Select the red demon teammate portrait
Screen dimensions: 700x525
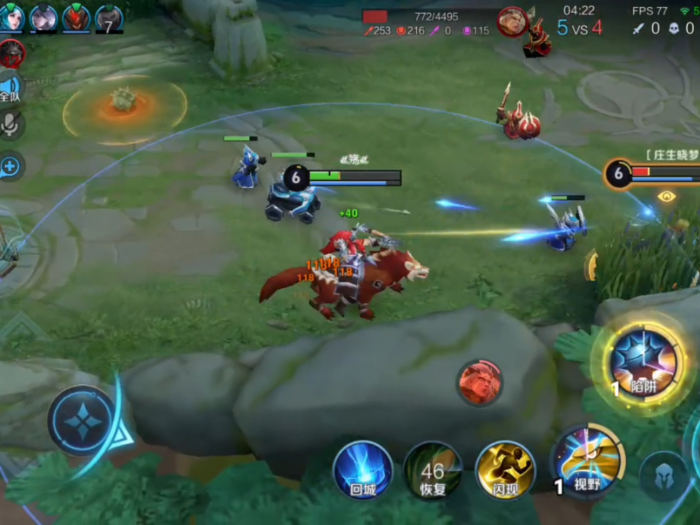point(76,17)
